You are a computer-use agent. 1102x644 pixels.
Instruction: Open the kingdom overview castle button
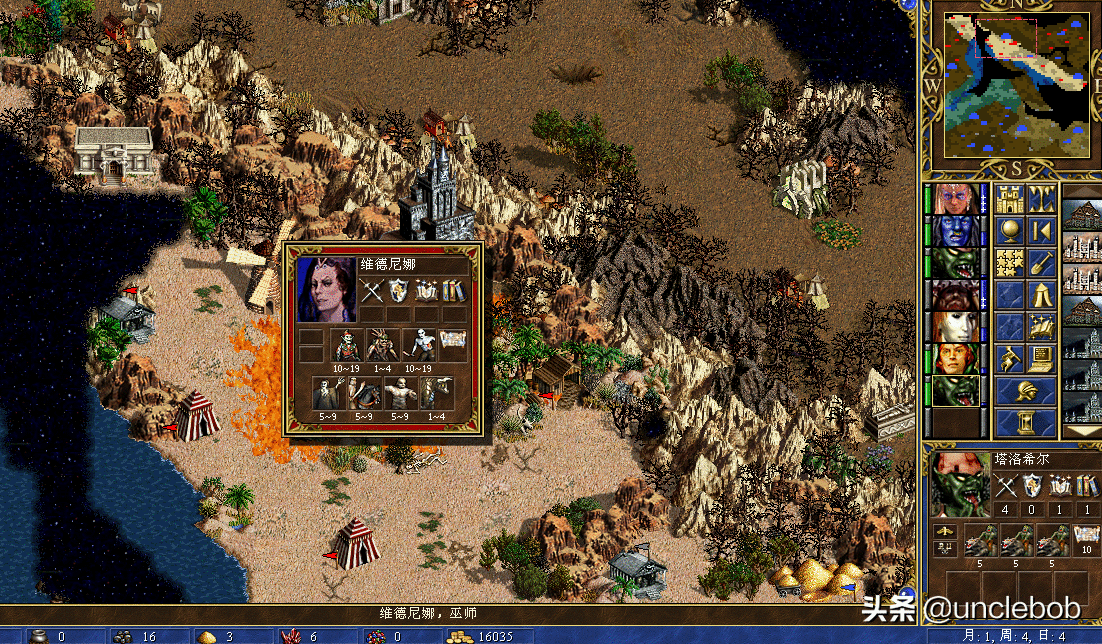click(x=1010, y=199)
